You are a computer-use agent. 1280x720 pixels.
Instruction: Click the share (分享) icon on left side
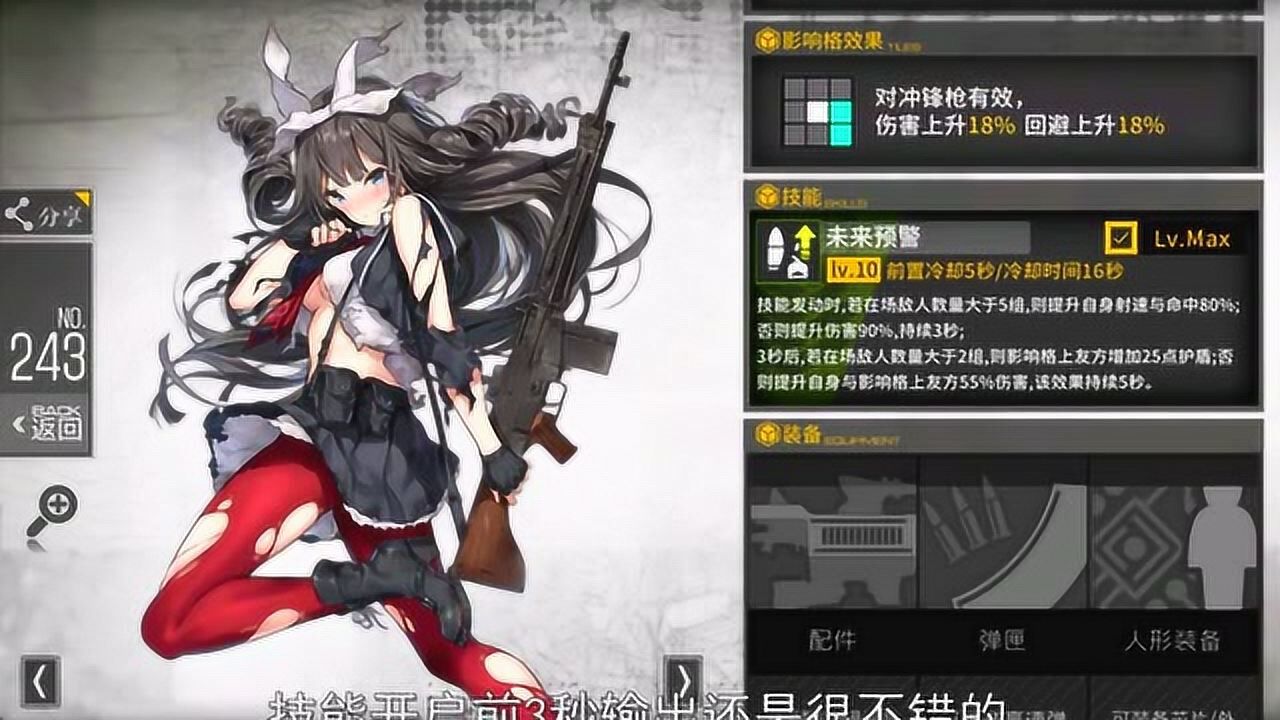click(x=20, y=211)
